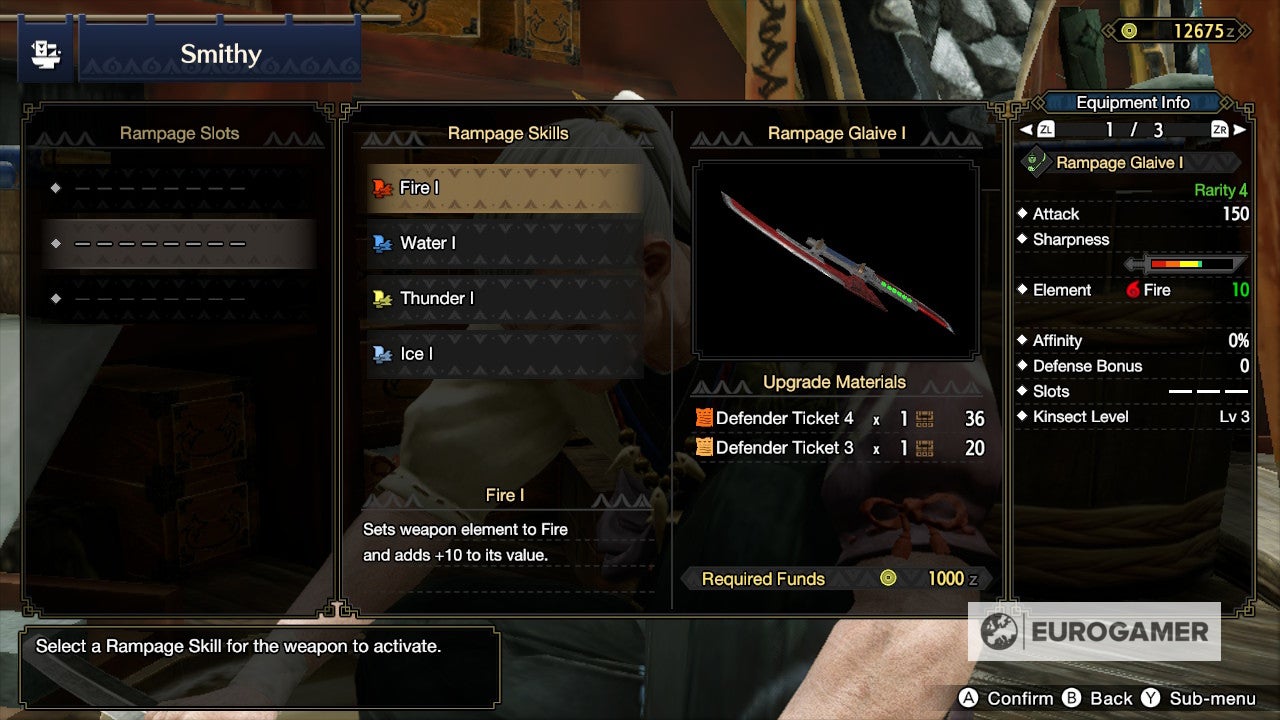Select the second Rampage Slot
The image size is (1280, 720).
tap(180, 242)
